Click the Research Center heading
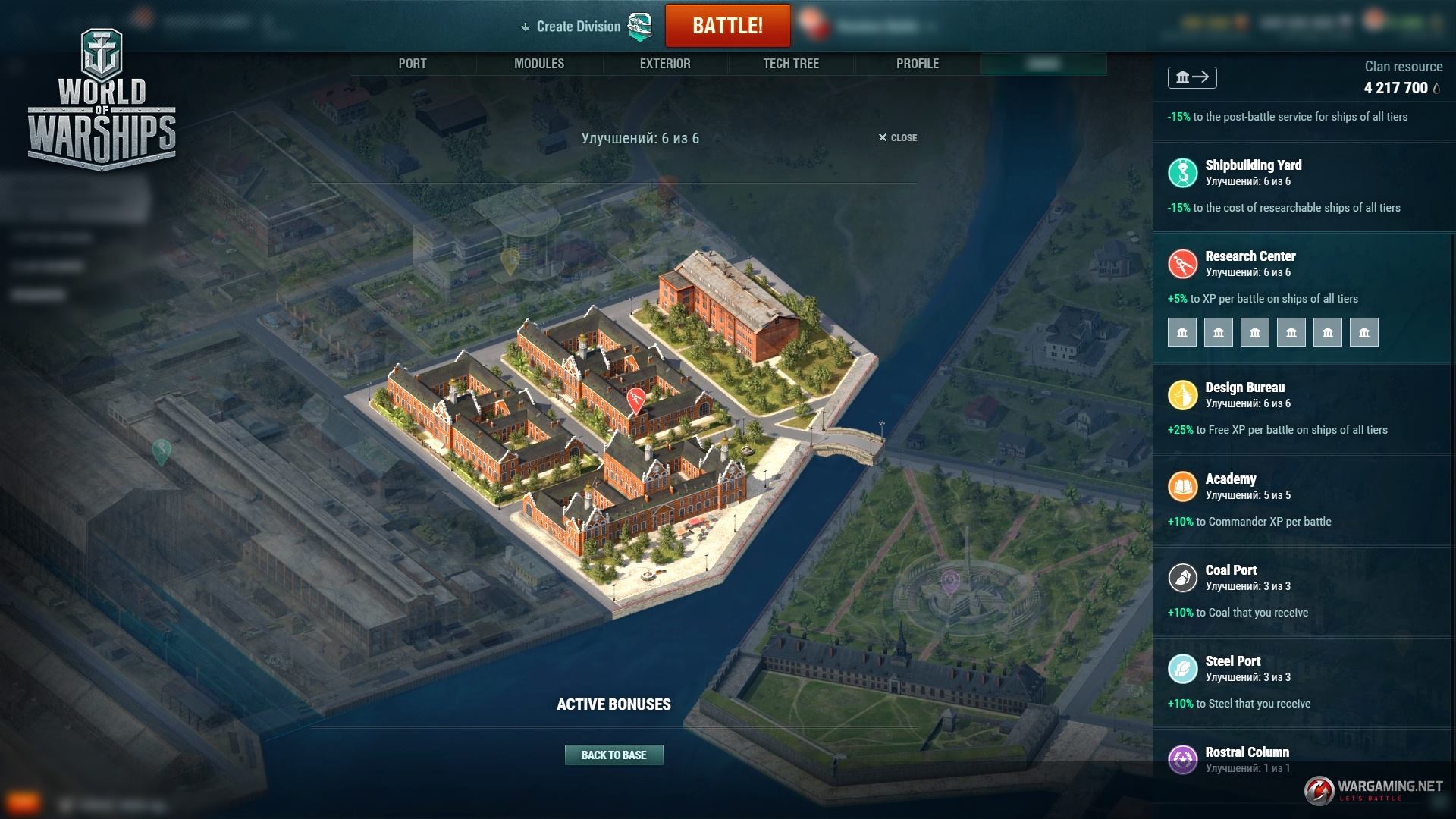The width and height of the screenshot is (1456, 819). 1250,256
